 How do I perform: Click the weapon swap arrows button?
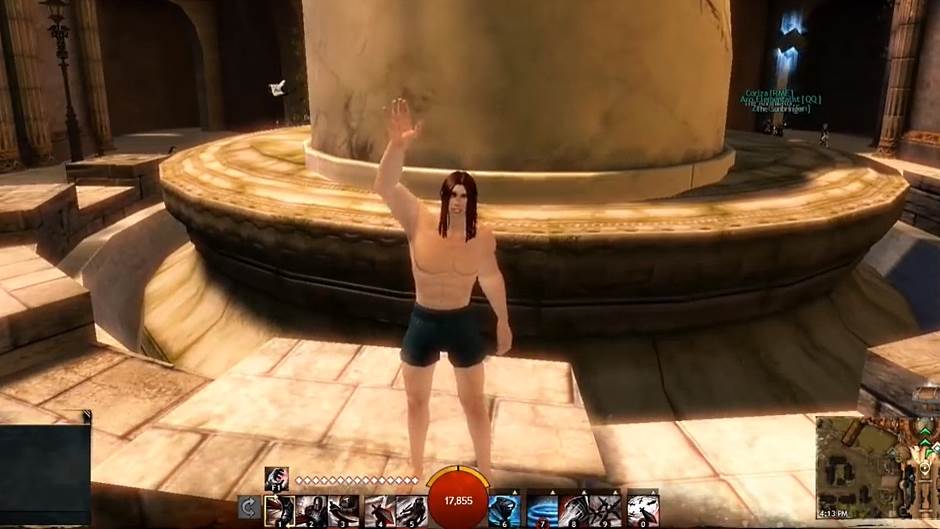coord(249,509)
